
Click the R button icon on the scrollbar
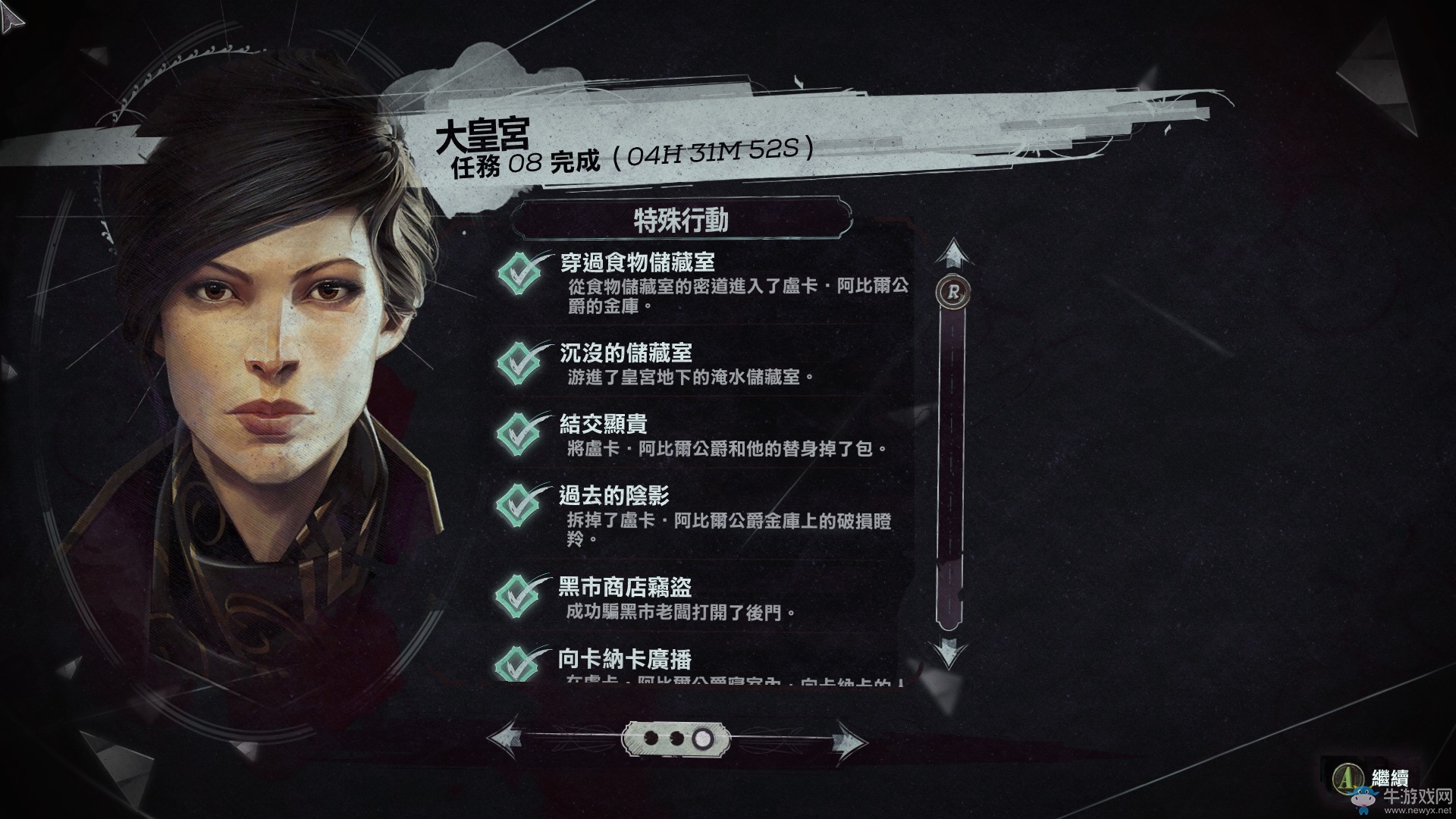pyautogui.click(x=955, y=289)
